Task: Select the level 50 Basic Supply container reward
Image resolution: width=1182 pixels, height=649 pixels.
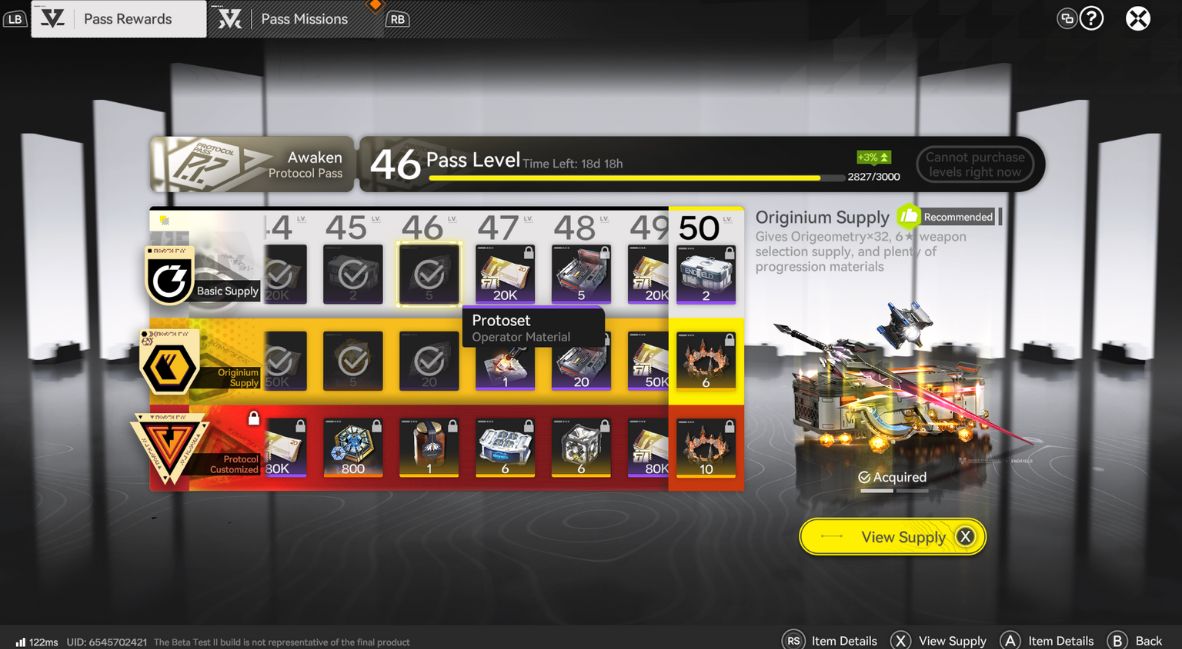Action: coord(706,274)
